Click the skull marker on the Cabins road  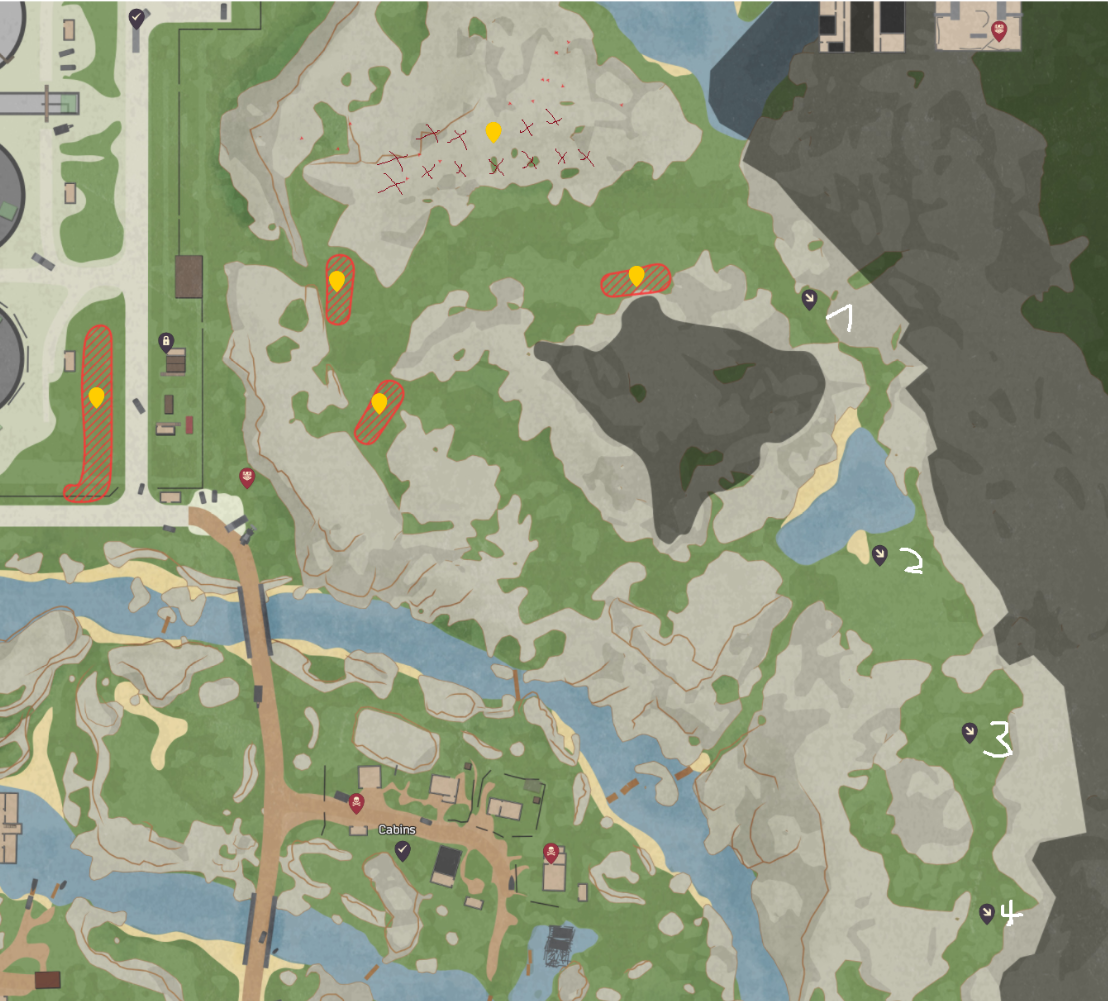[356, 802]
